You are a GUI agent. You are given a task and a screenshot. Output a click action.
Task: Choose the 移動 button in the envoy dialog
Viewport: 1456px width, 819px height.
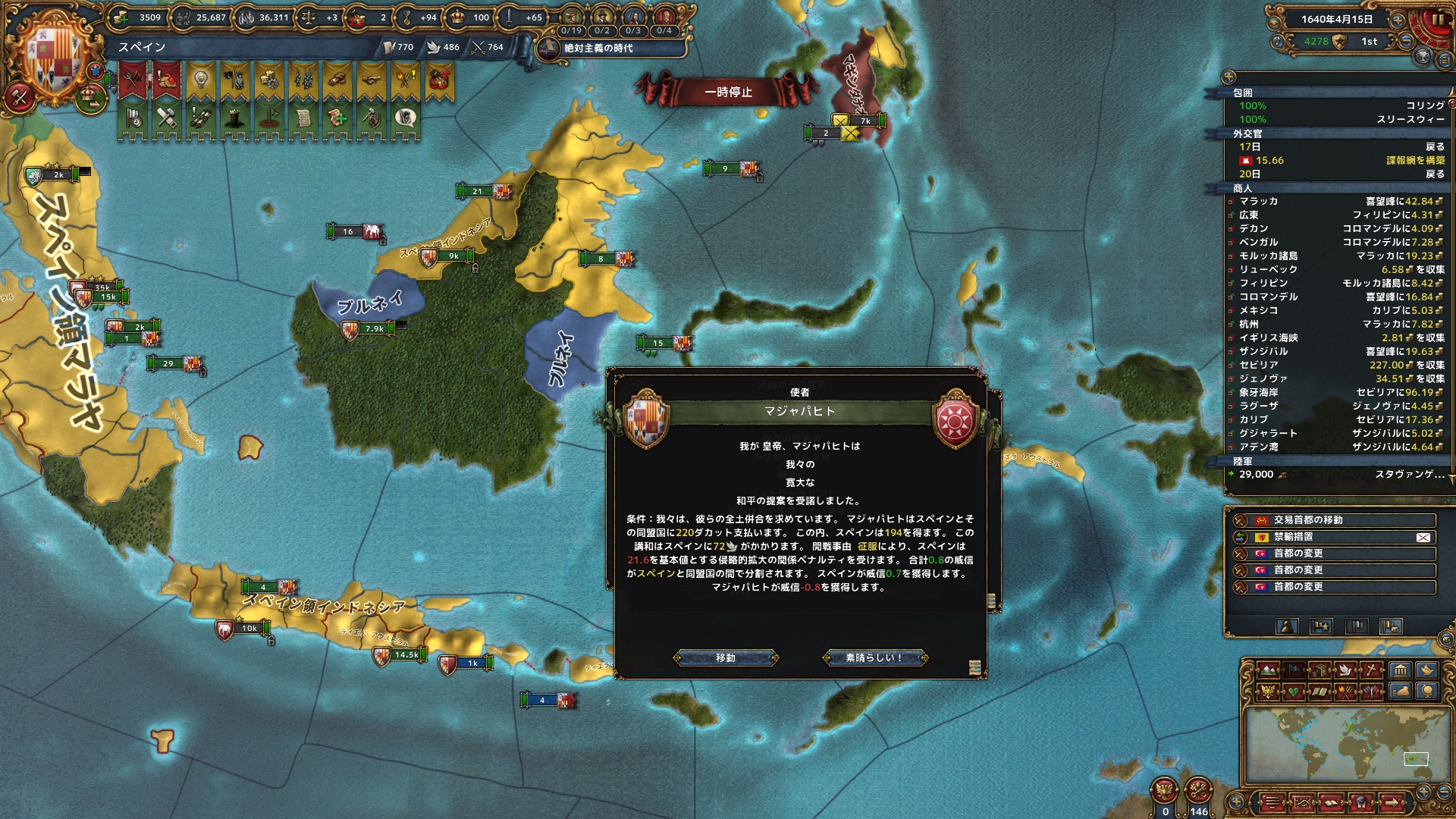[726, 657]
